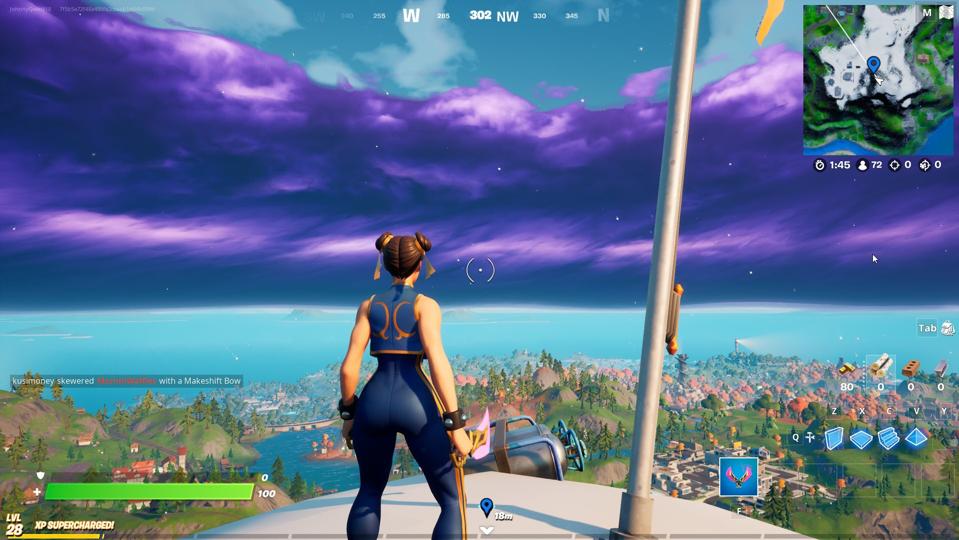Choose the stairs building piece
959x540 pixels.
click(x=888, y=438)
